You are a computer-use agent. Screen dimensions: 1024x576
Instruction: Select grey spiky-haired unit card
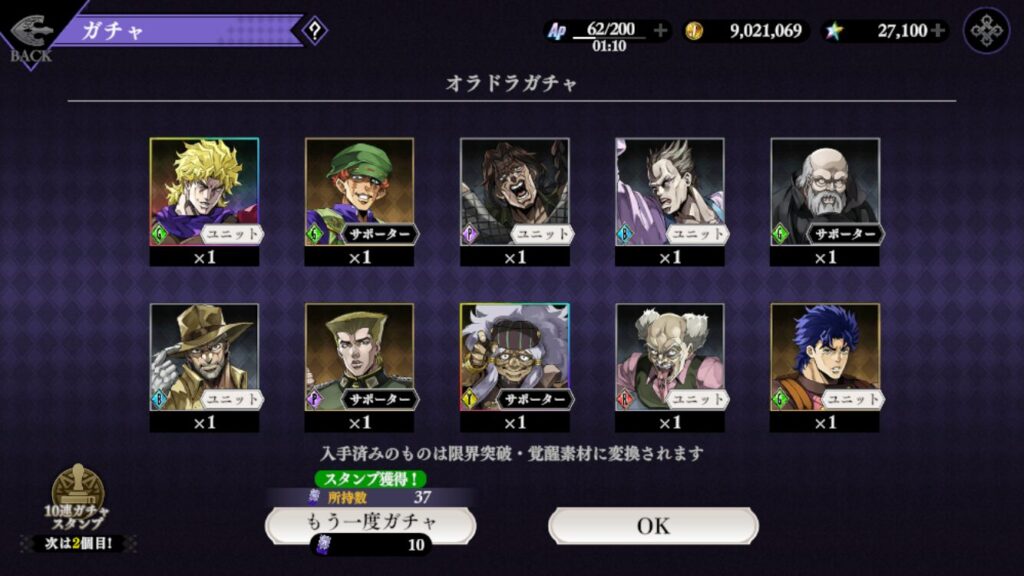click(669, 192)
